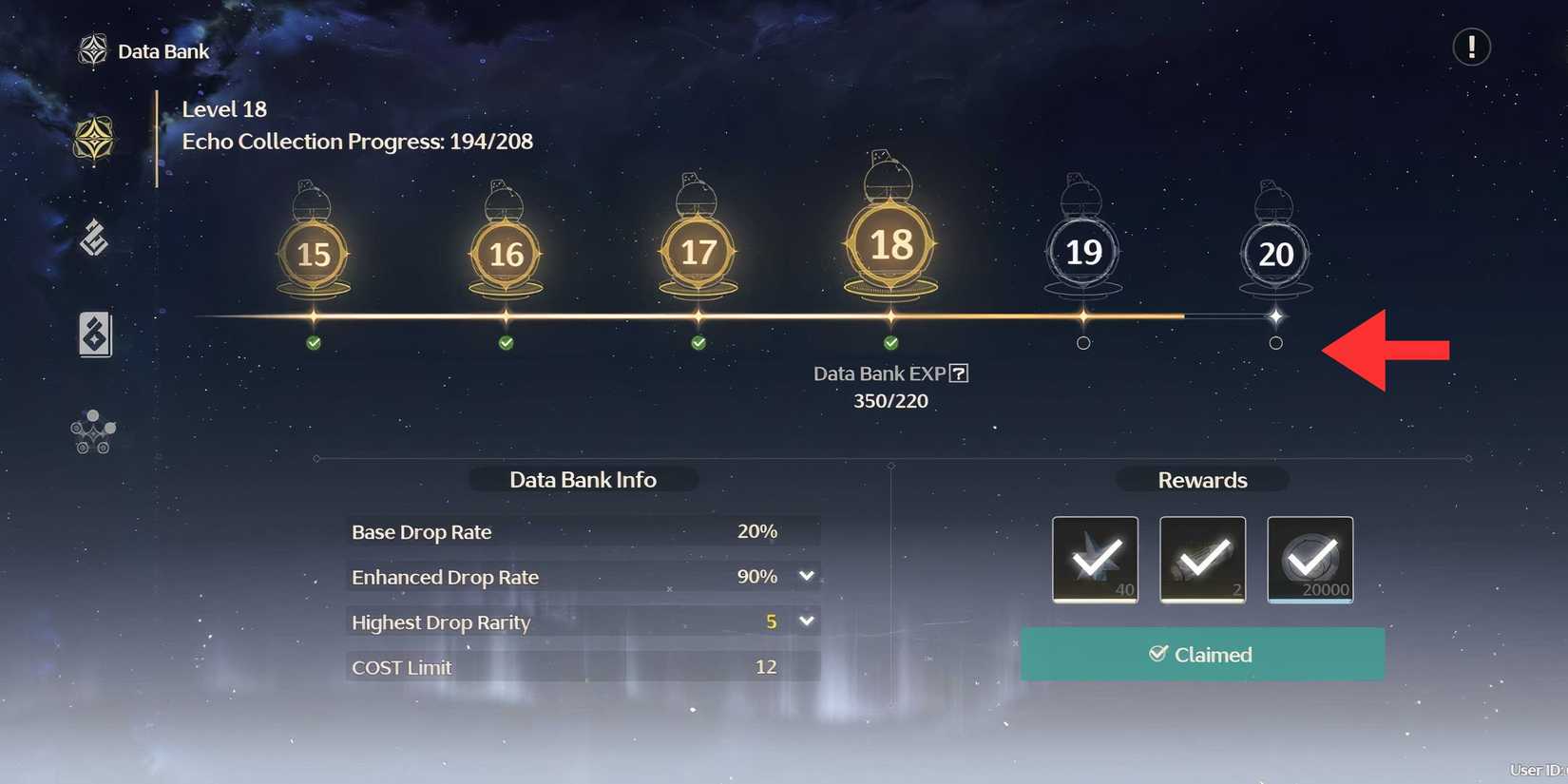Click the Claimed button
Image resolution: width=1568 pixels, height=784 pixels.
(1202, 654)
